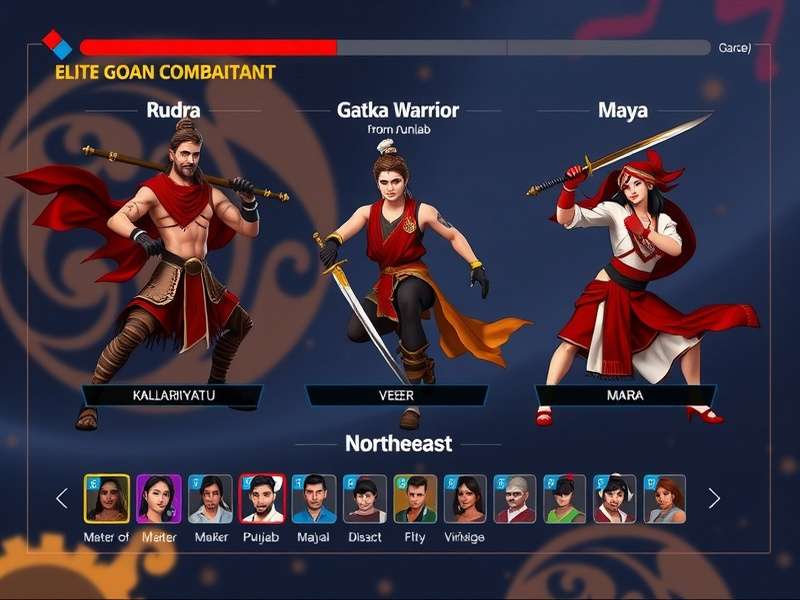800x600 pixels.
Task: Pick the "Disact" fighter portrait
Action: [365, 498]
